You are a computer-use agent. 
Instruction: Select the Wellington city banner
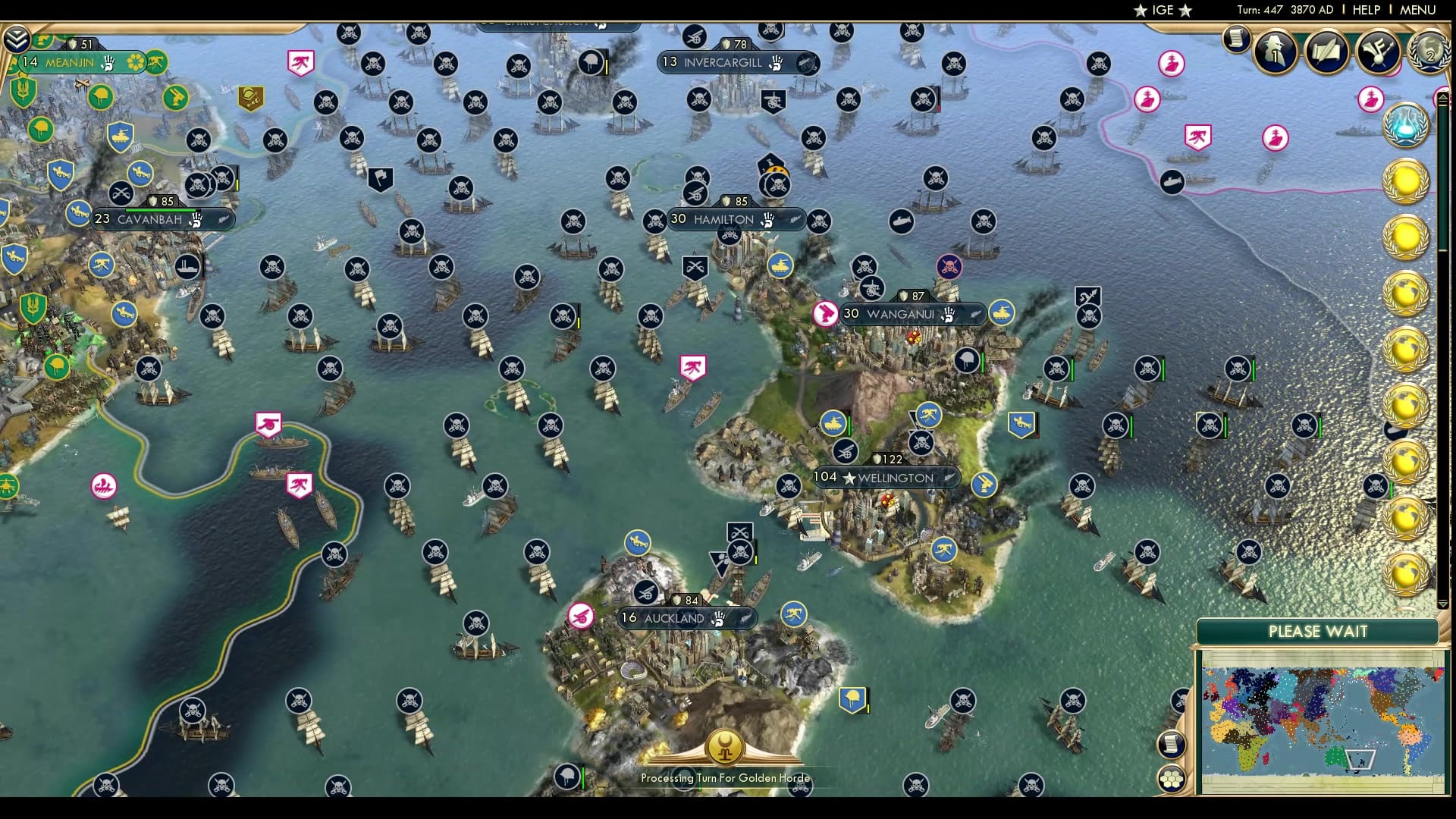(x=890, y=478)
